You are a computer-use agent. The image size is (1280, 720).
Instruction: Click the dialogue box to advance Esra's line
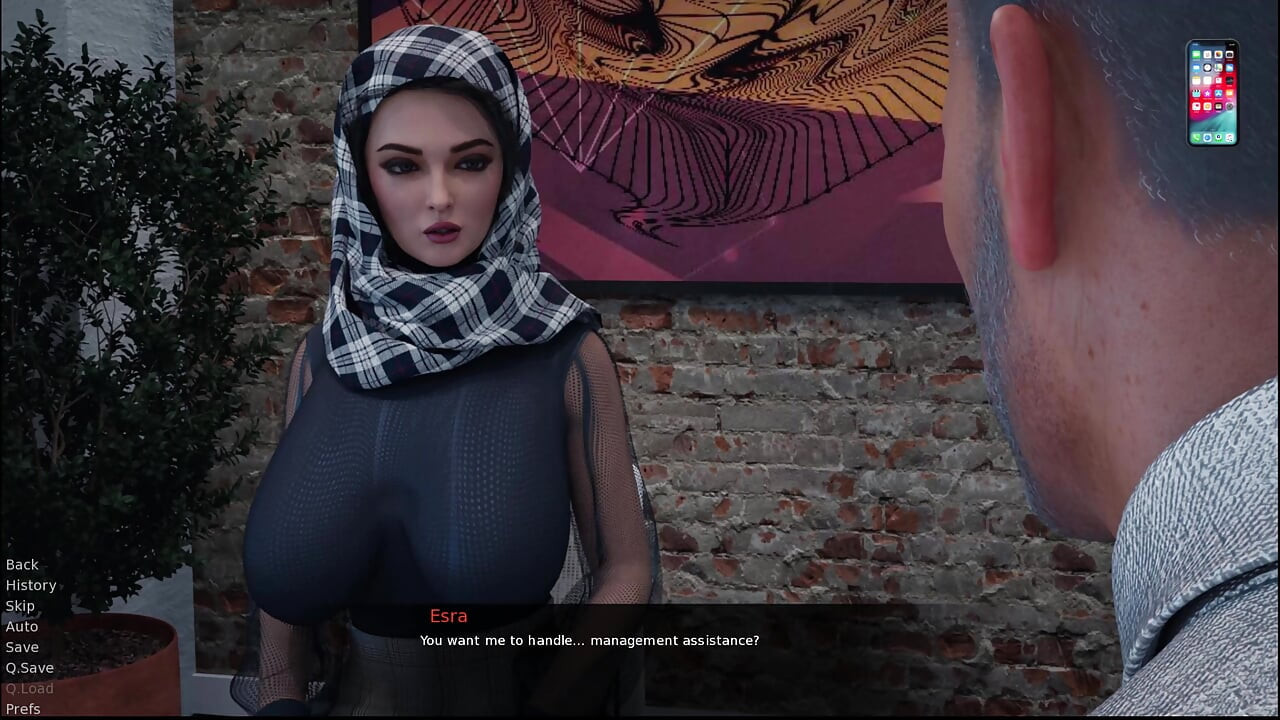(640, 640)
